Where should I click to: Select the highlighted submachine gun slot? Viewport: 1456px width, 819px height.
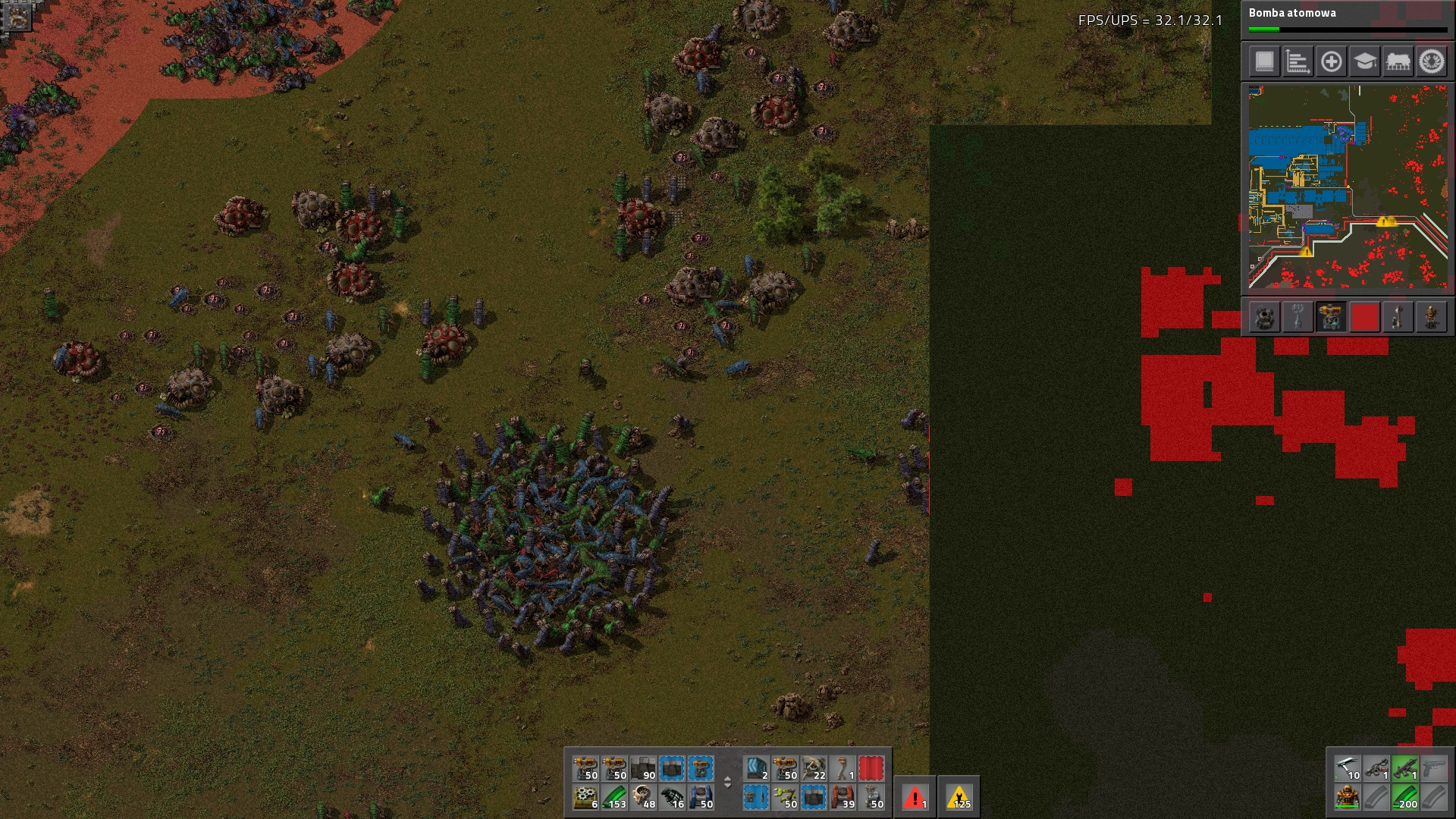1405,769
